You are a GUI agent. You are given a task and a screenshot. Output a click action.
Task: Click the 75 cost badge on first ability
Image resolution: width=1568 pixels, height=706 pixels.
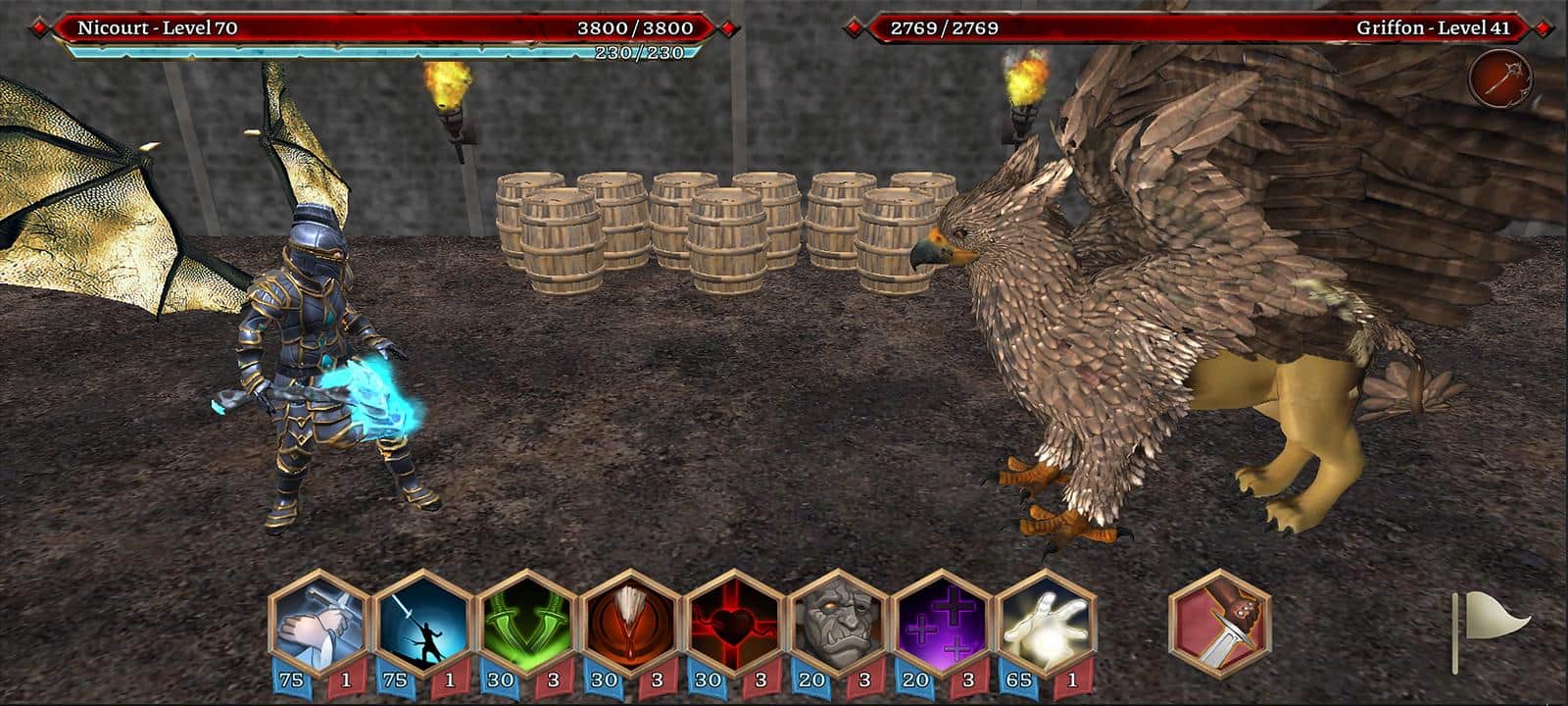coord(293,678)
